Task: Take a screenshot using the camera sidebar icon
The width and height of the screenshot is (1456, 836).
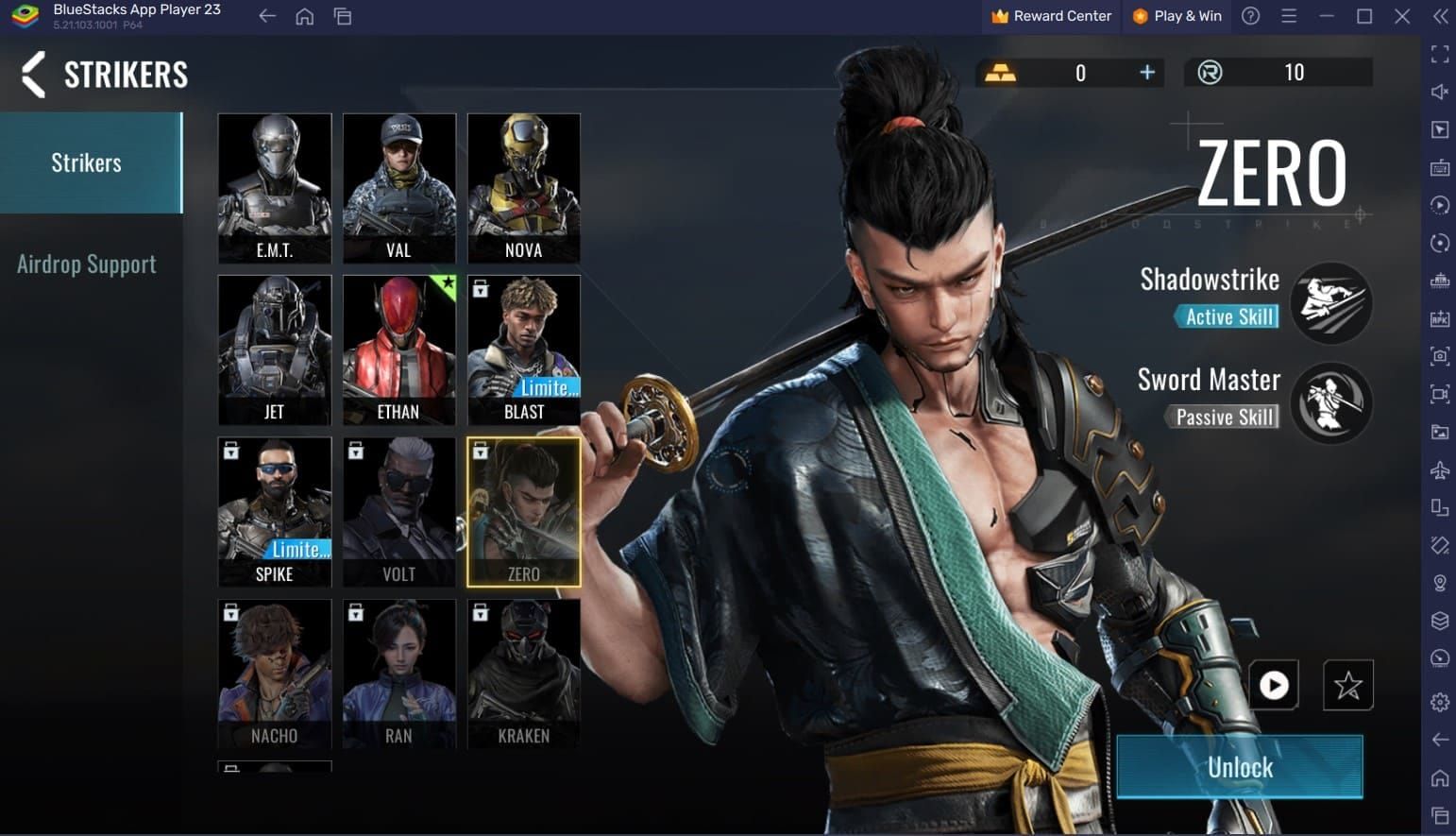Action: click(1440, 356)
